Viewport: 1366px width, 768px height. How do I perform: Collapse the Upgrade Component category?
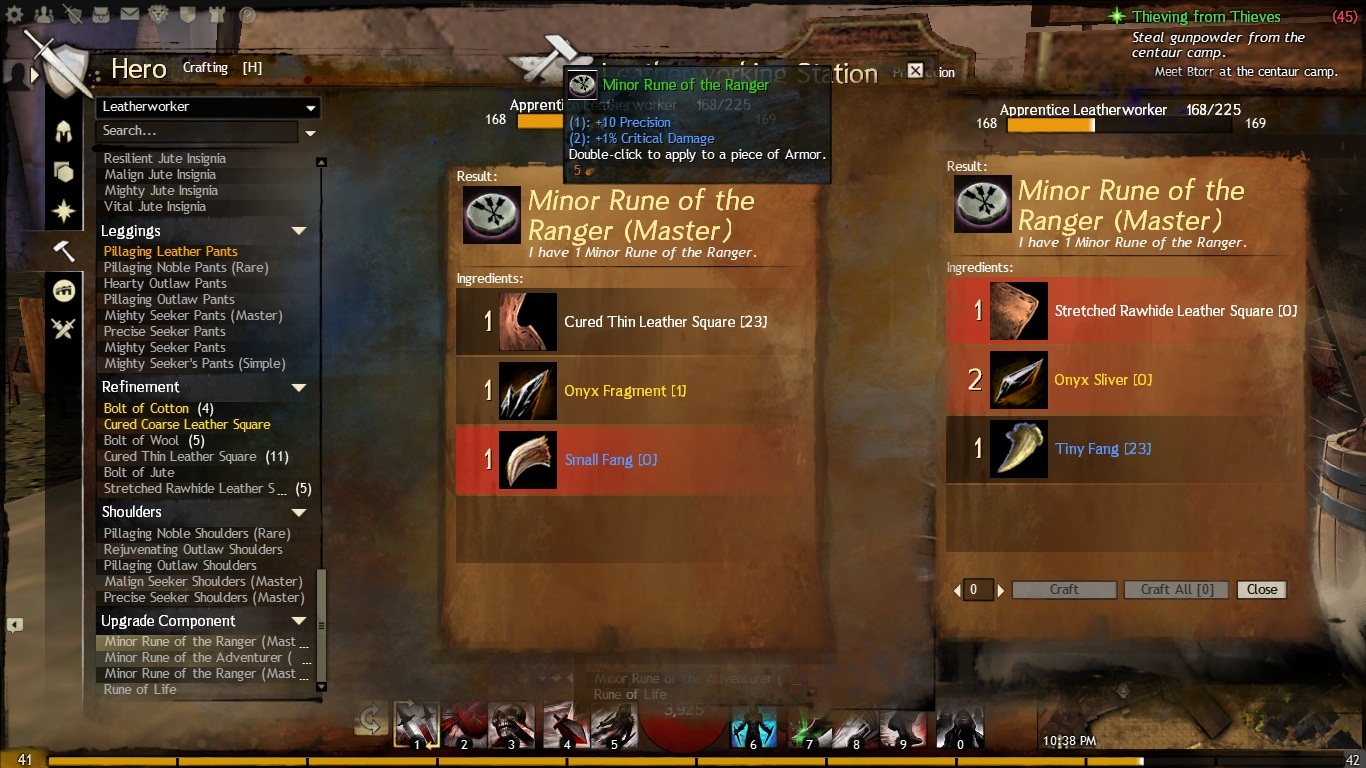[298, 621]
